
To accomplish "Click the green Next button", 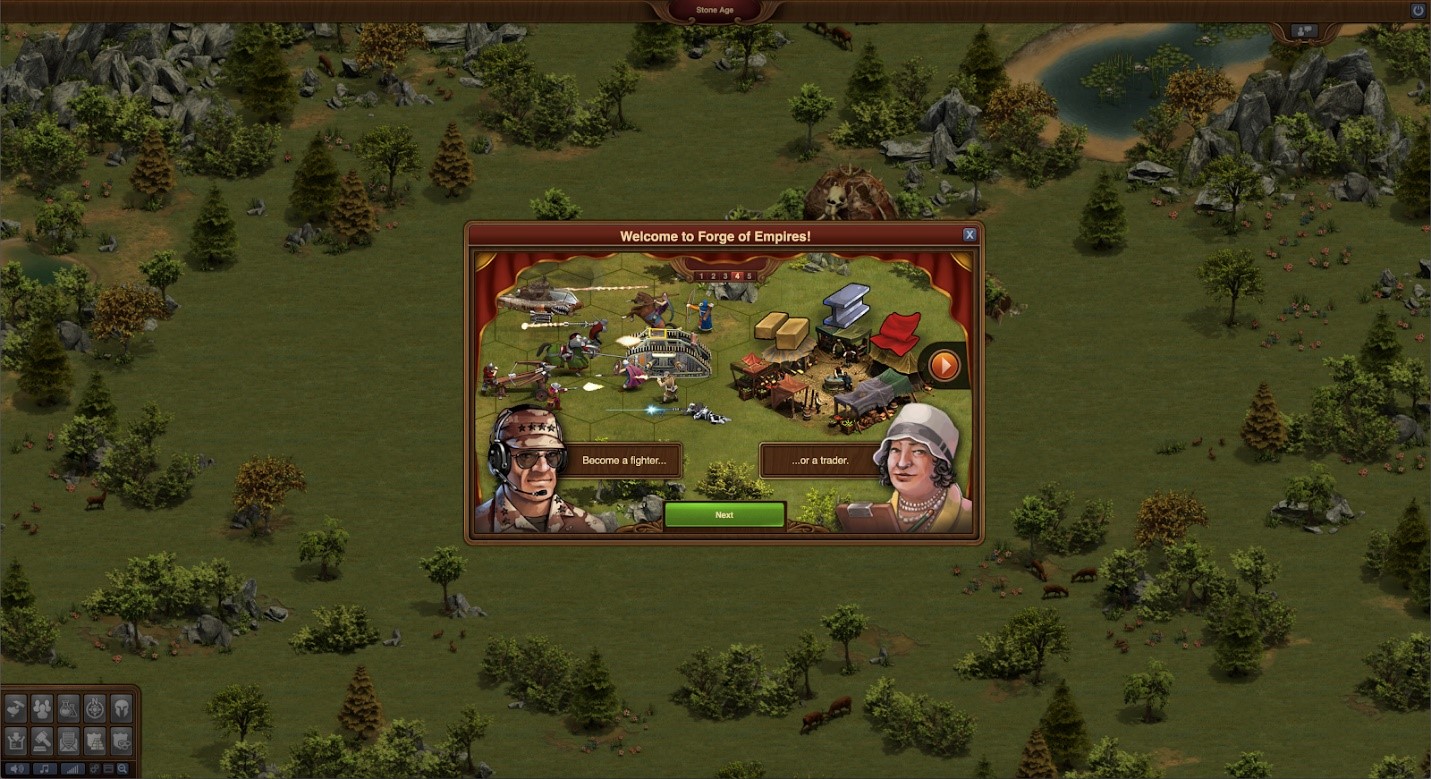I will (x=724, y=515).
